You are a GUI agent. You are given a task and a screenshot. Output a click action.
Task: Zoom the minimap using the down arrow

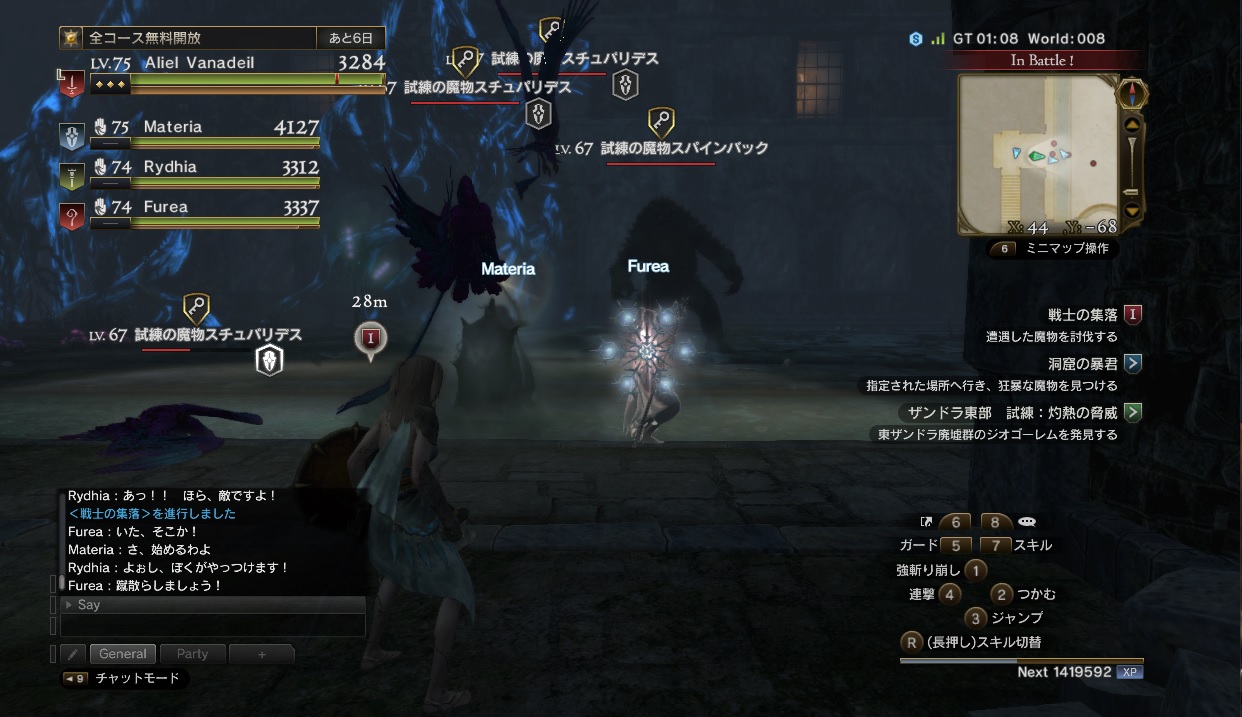1132,210
